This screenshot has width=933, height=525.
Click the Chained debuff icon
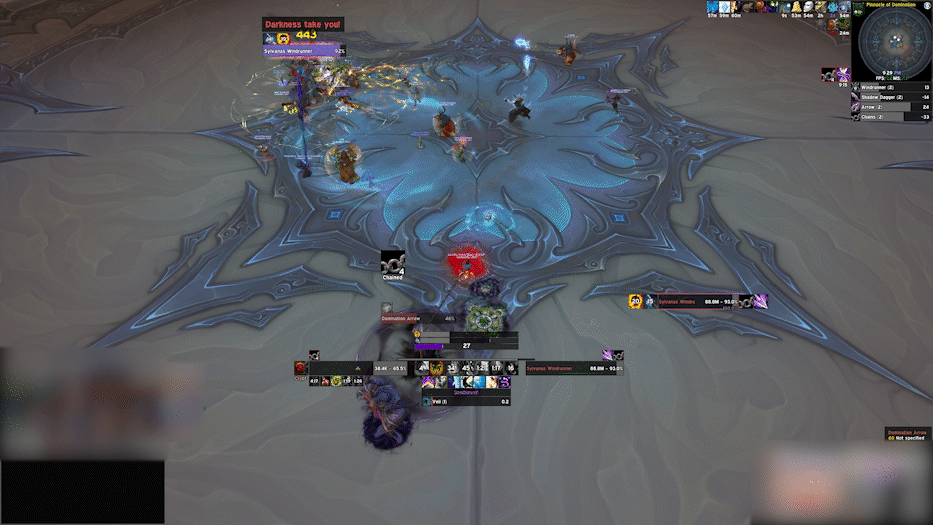(393, 261)
